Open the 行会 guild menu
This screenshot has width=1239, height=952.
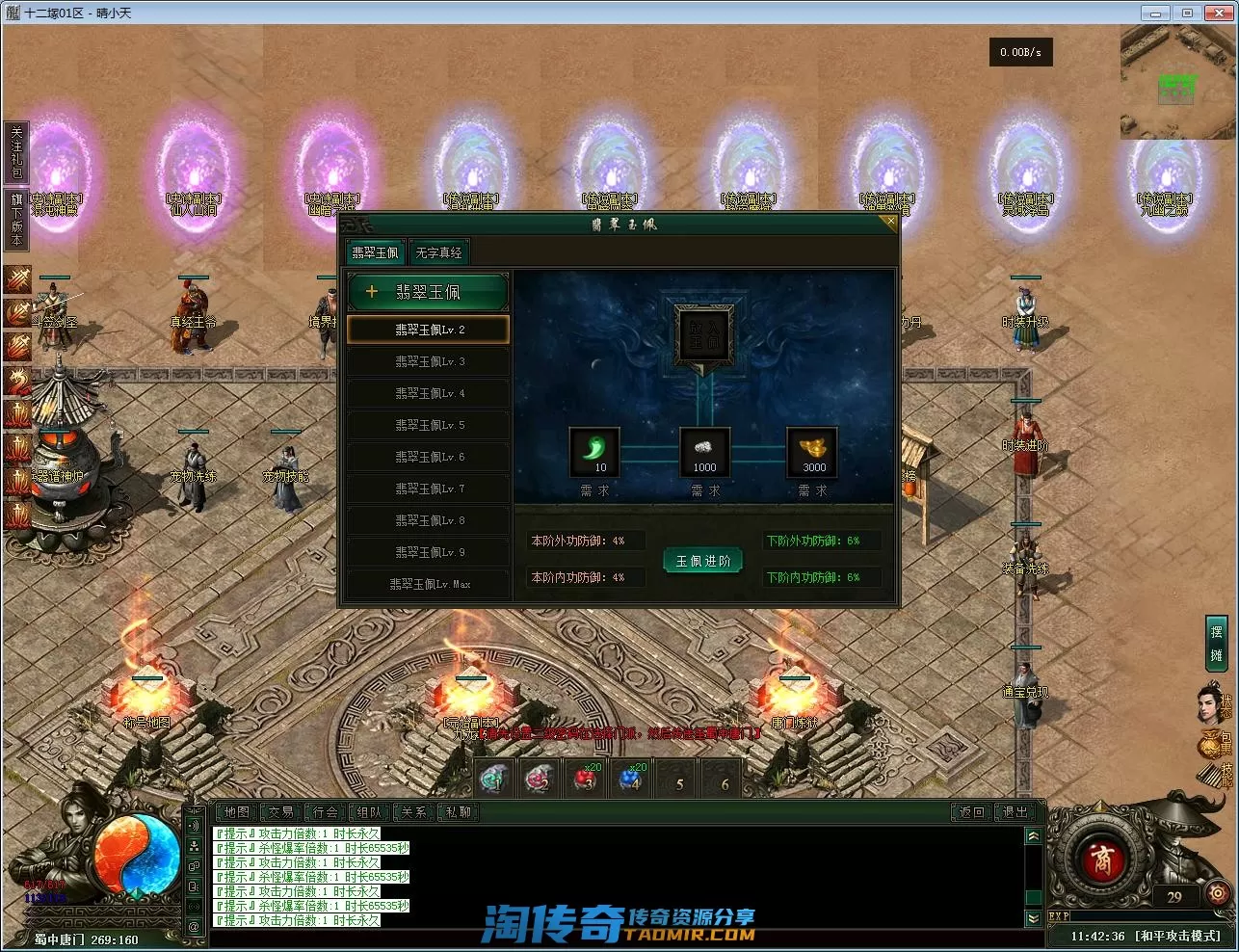point(326,812)
